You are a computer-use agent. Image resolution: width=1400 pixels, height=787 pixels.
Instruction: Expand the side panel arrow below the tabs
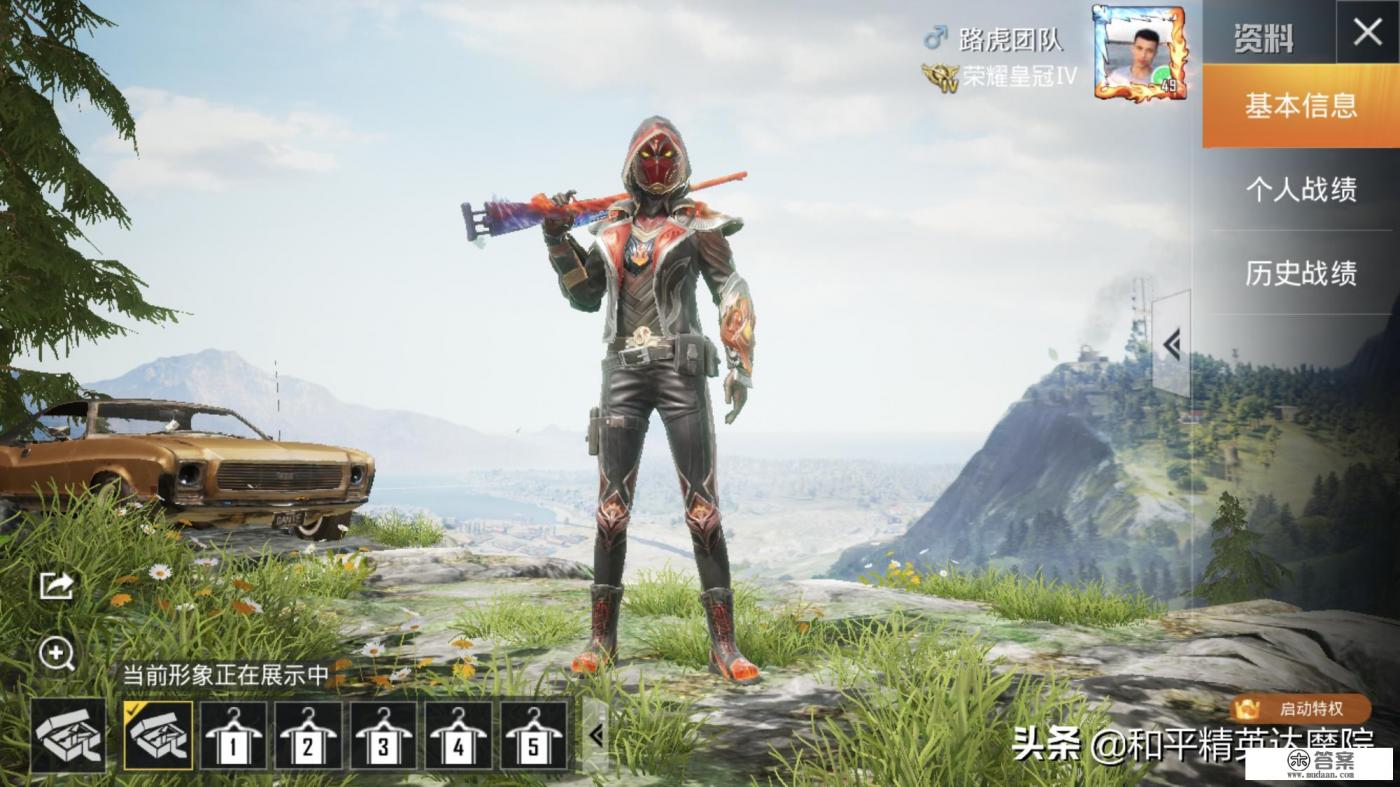tap(1171, 345)
